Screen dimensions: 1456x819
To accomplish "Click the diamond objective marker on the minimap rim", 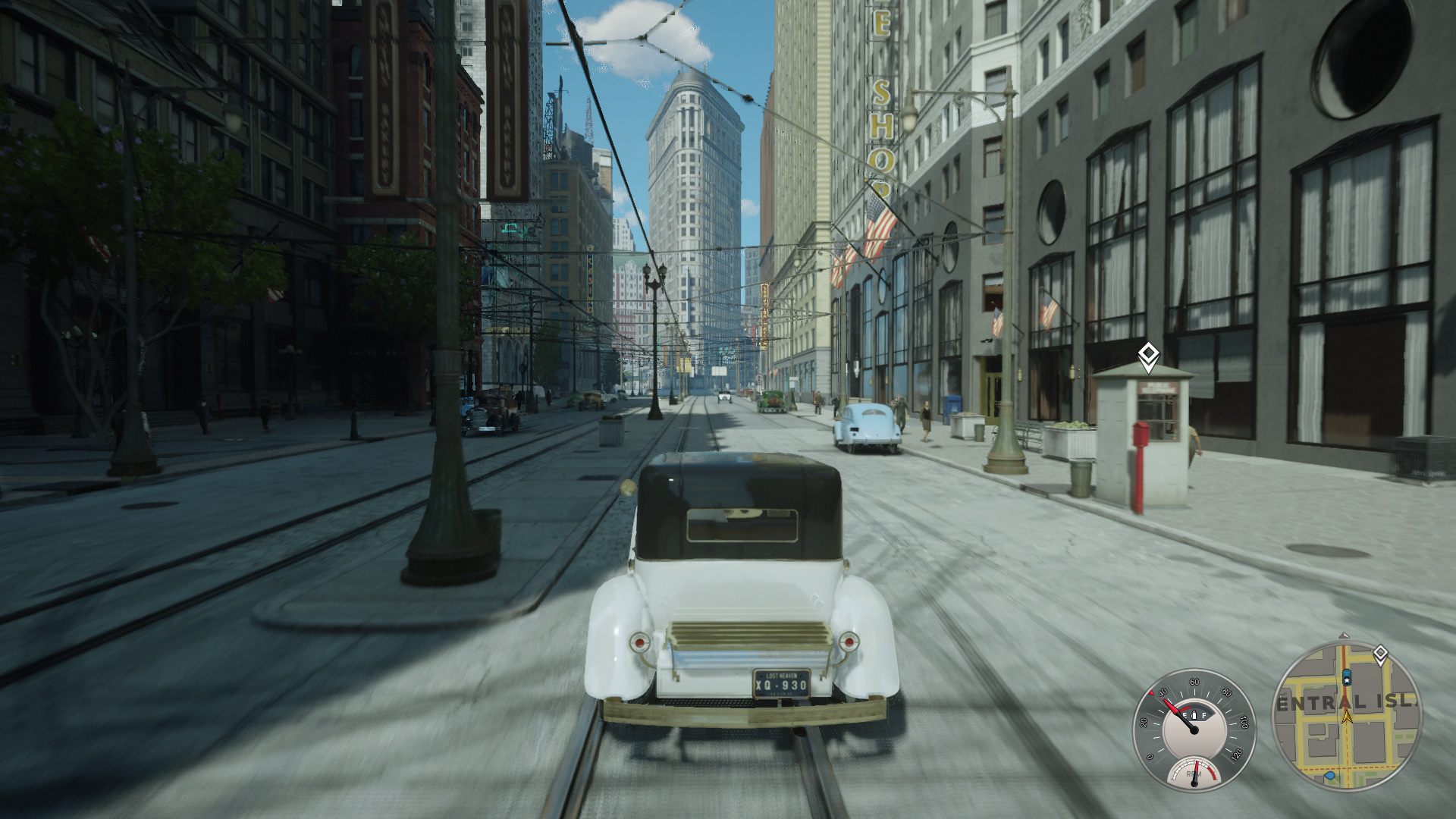I will 1380,654.
